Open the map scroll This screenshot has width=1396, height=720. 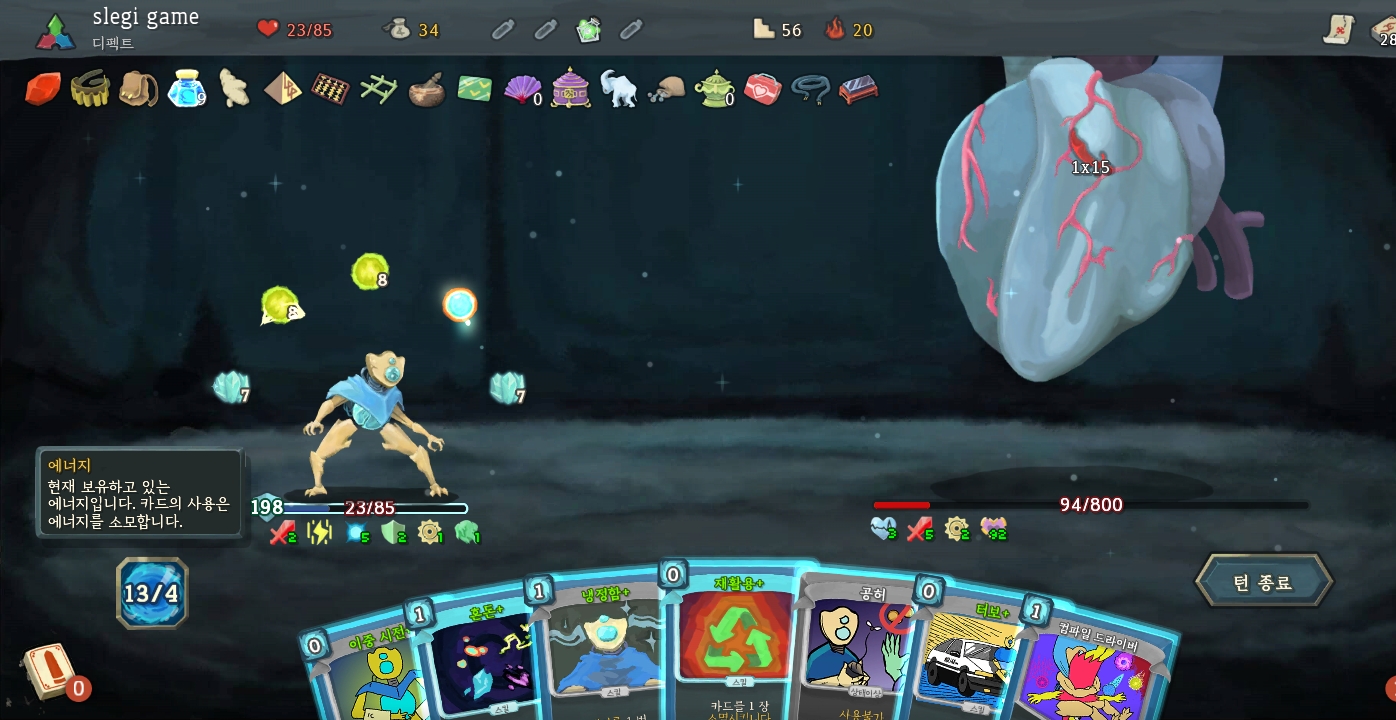click(x=1338, y=30)
